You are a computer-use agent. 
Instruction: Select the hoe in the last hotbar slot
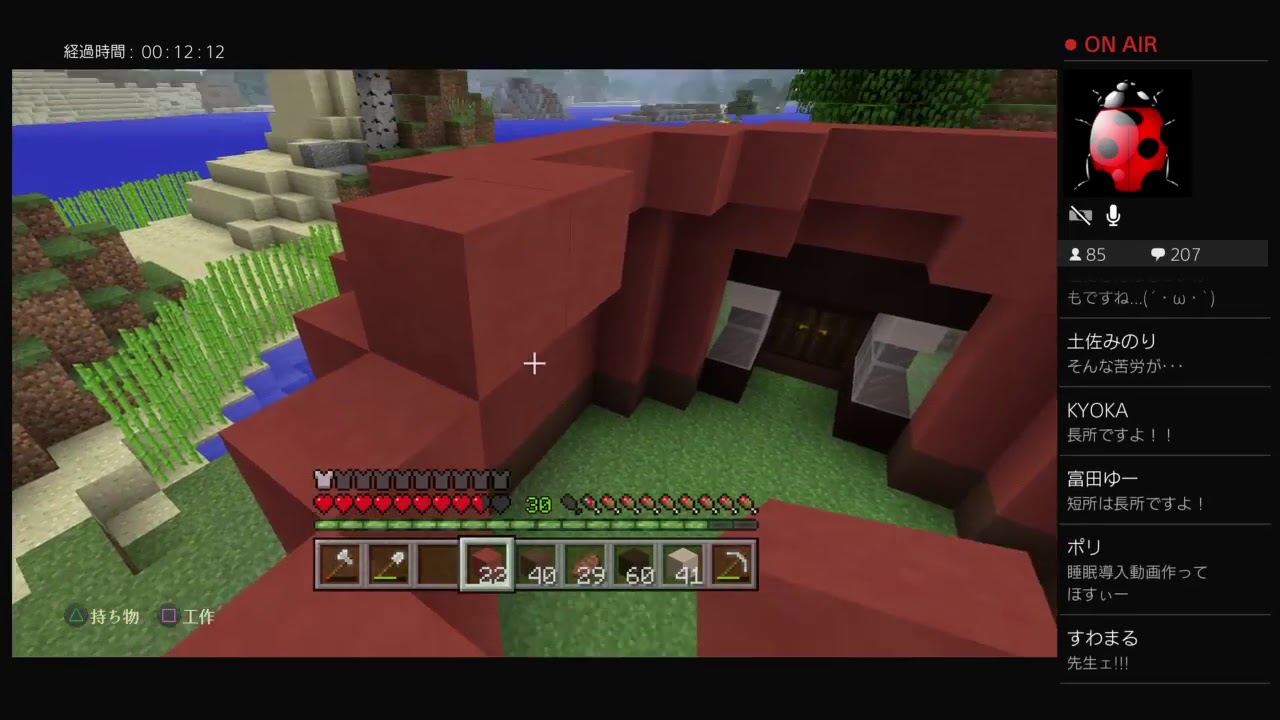coord(732,564)
